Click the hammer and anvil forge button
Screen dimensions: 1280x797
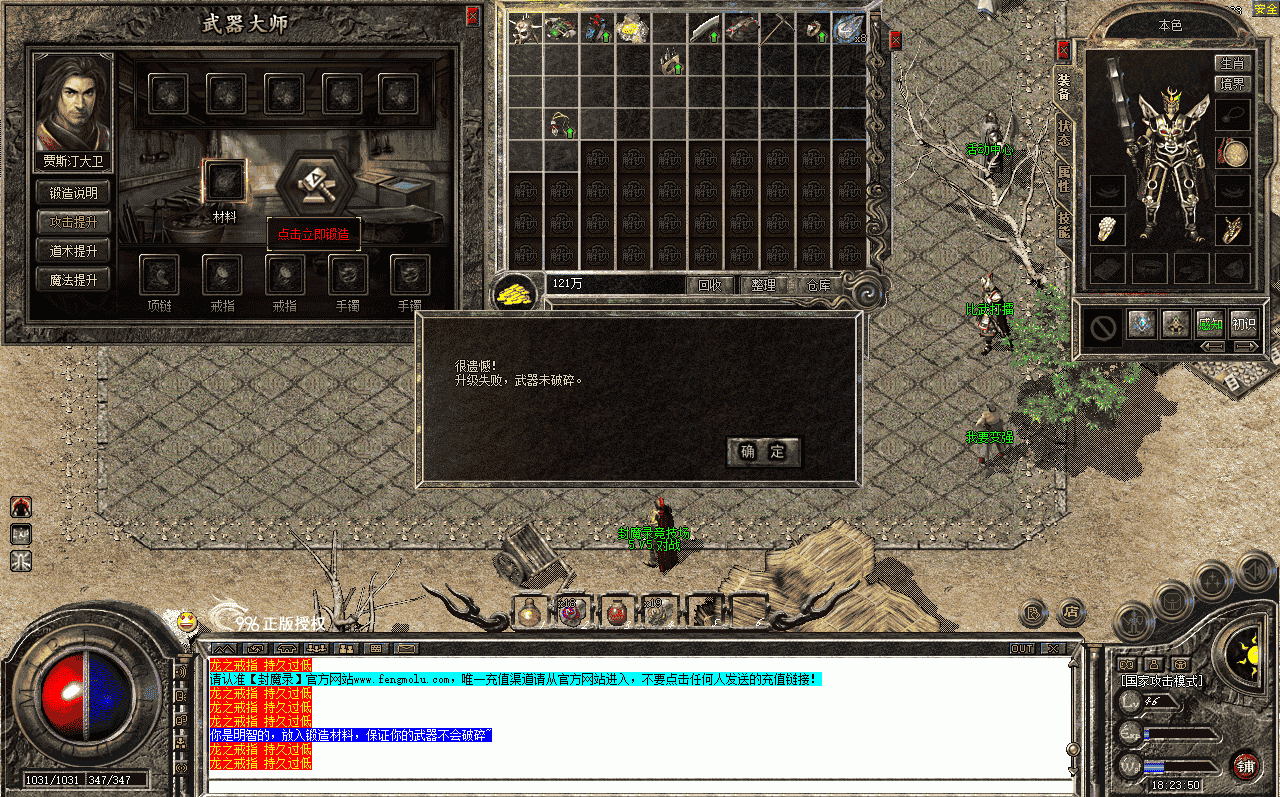[x=316, y=183]
